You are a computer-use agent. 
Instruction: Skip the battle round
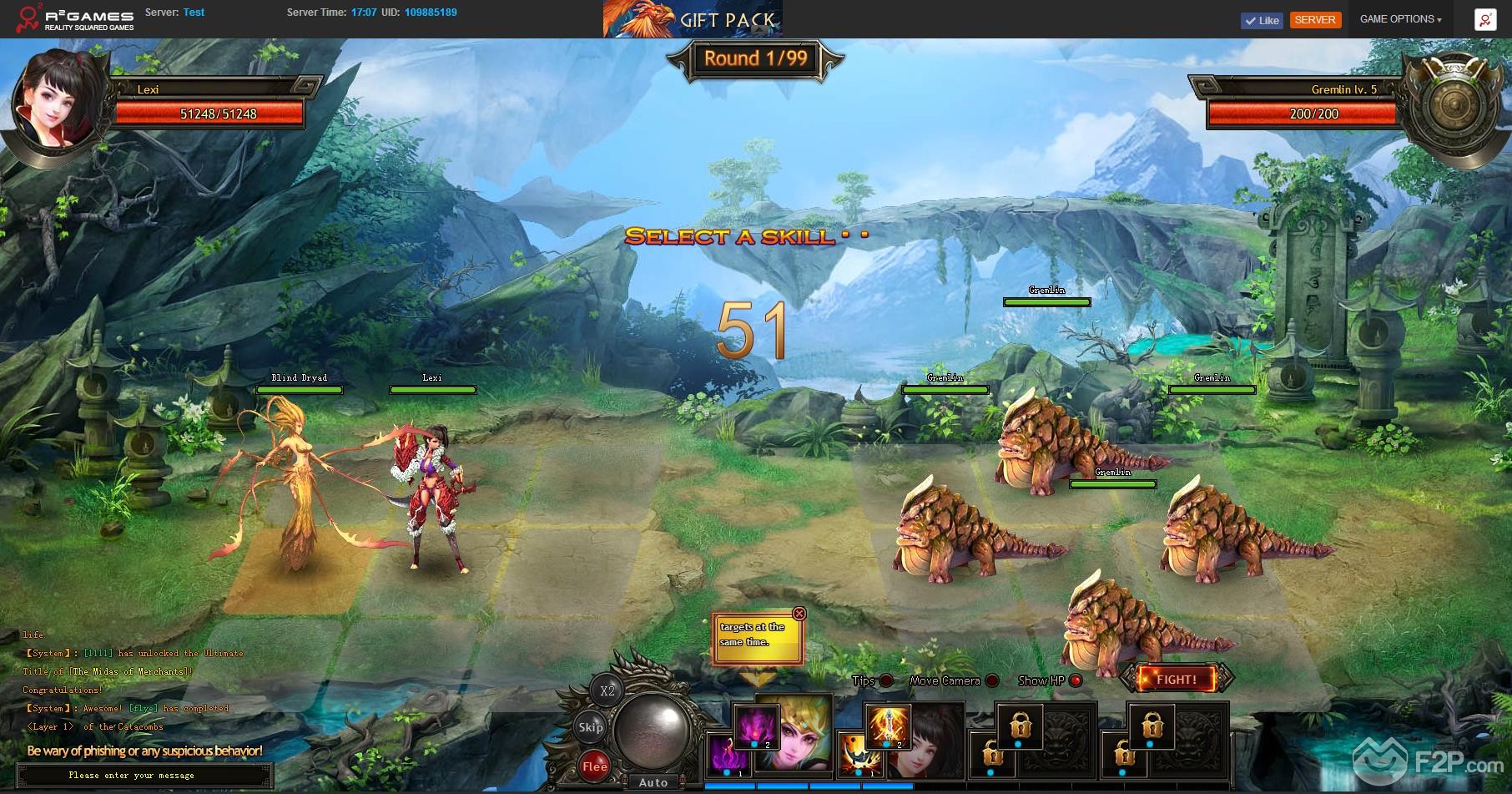click(x=591, y=727)
